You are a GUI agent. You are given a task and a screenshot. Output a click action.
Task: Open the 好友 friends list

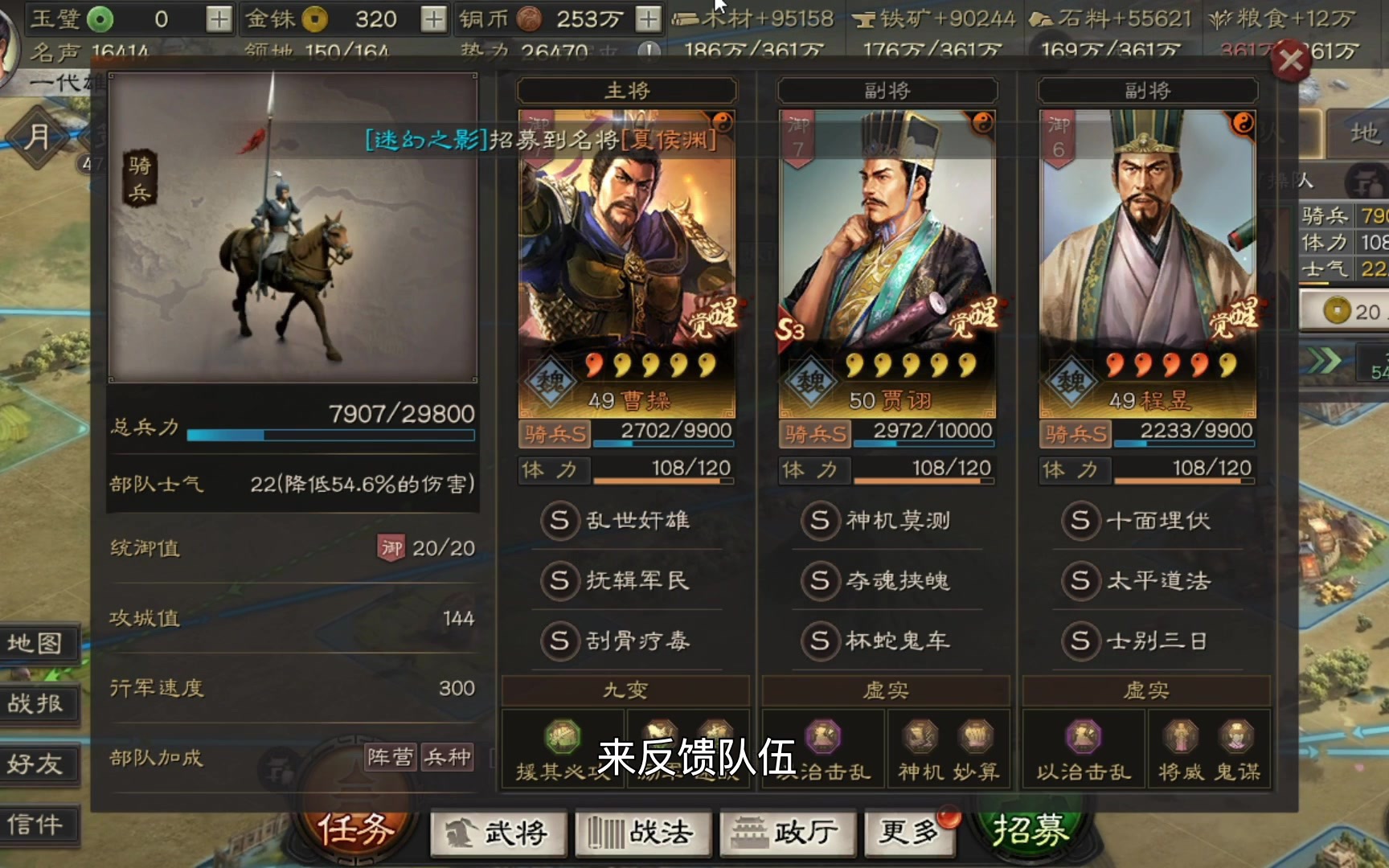pos(36,764)
